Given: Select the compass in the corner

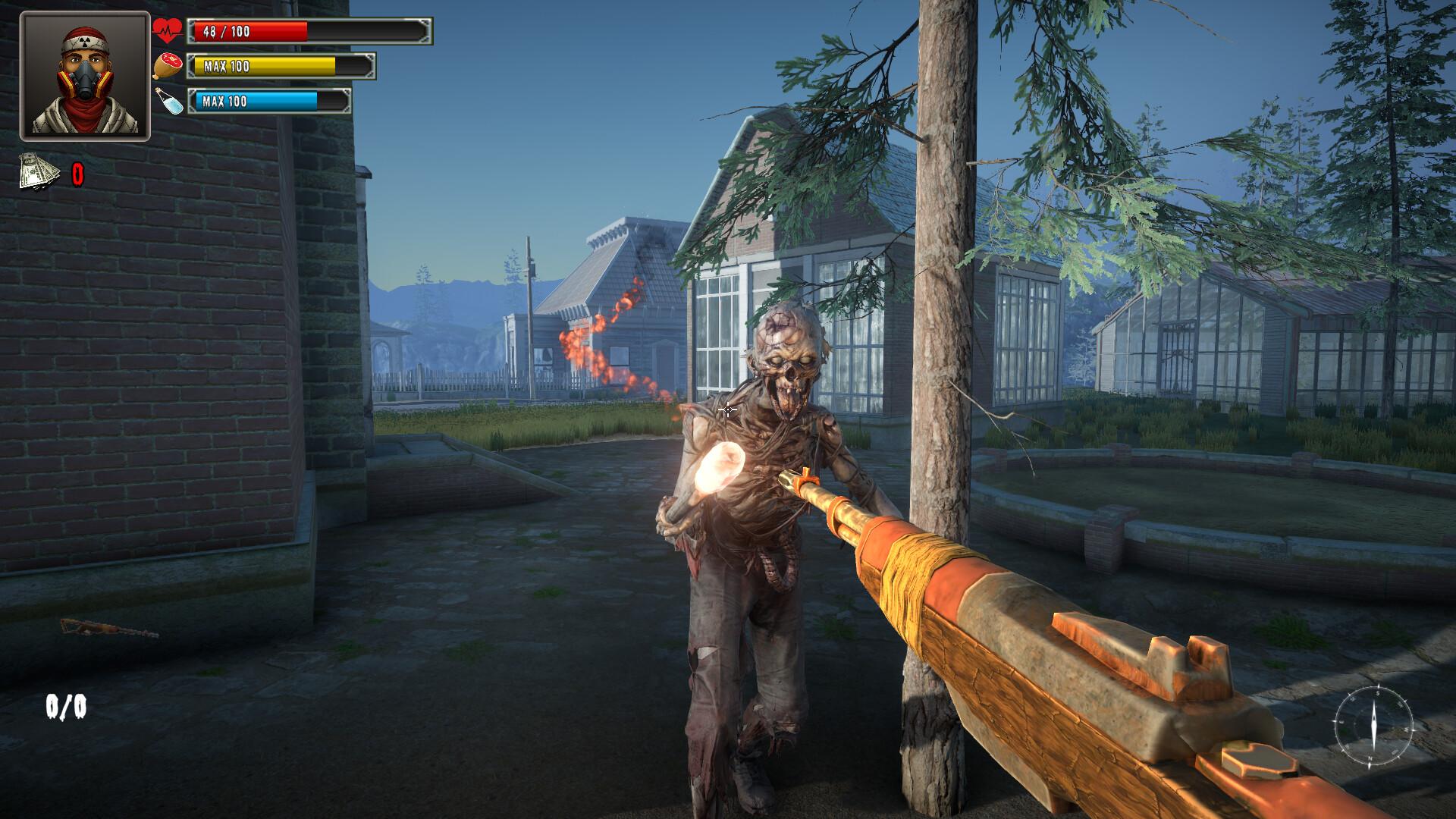Looking at the screenshot, I should tap(1373, 724).
